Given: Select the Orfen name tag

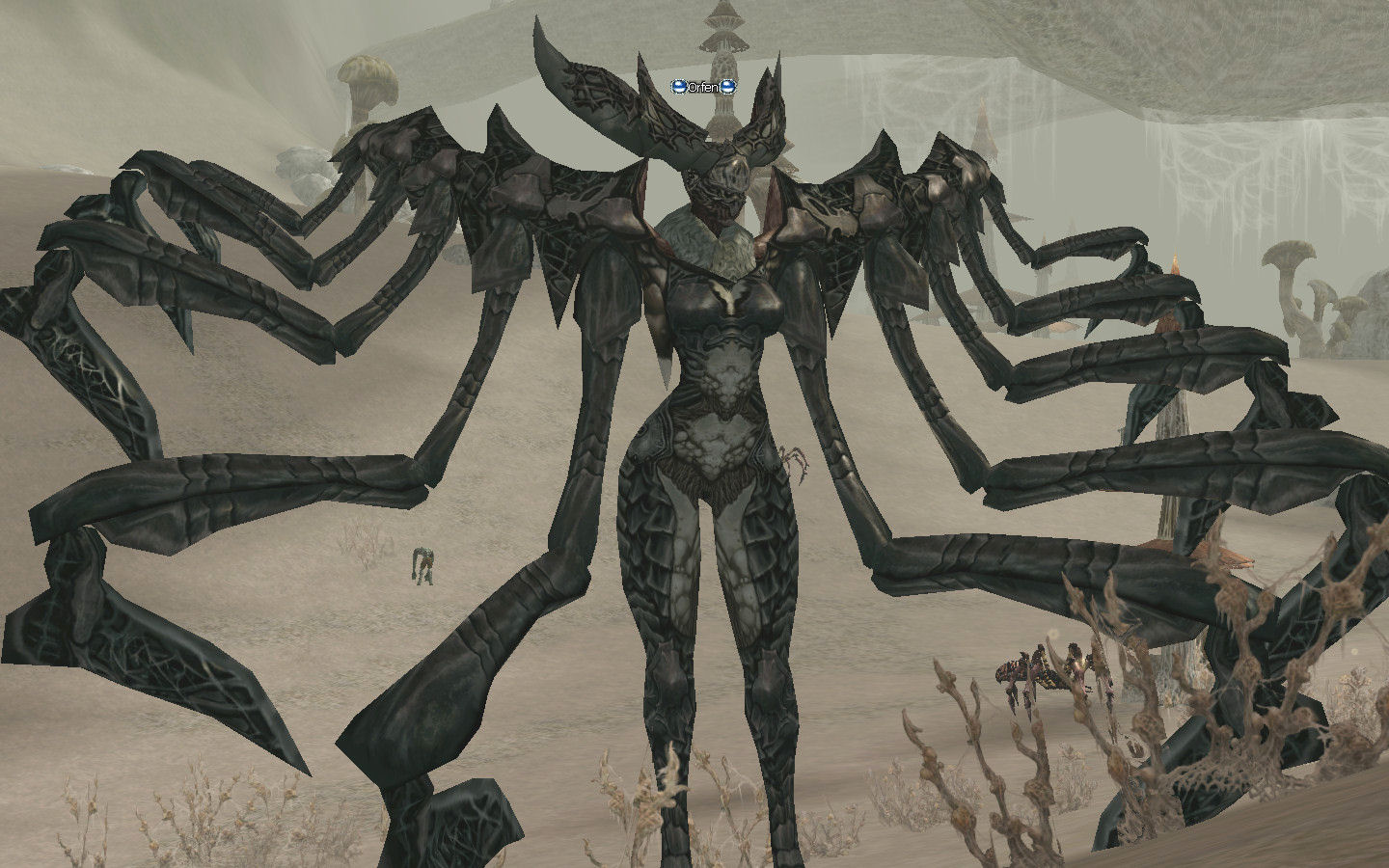Looking at the screenshot, I should coord(704,87).
